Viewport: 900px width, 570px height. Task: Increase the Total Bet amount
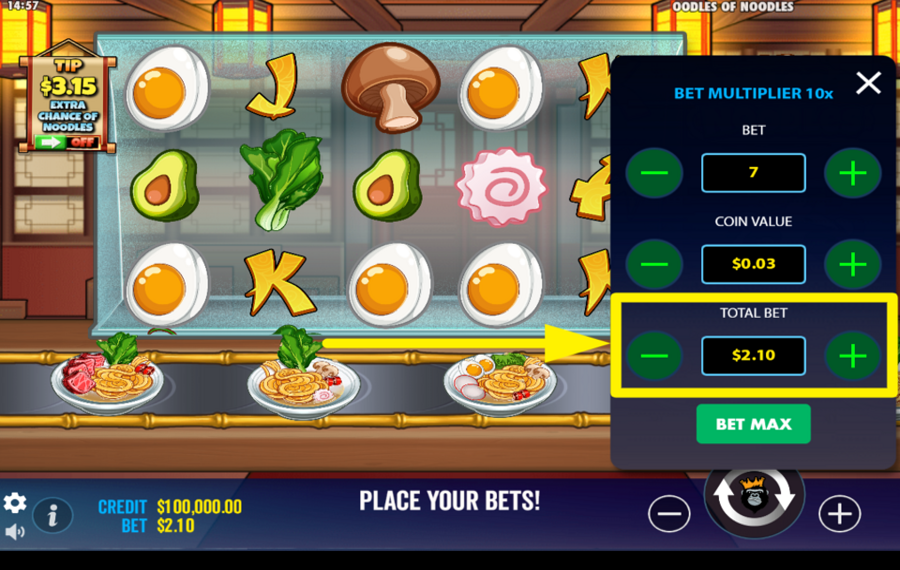(852, 355)
